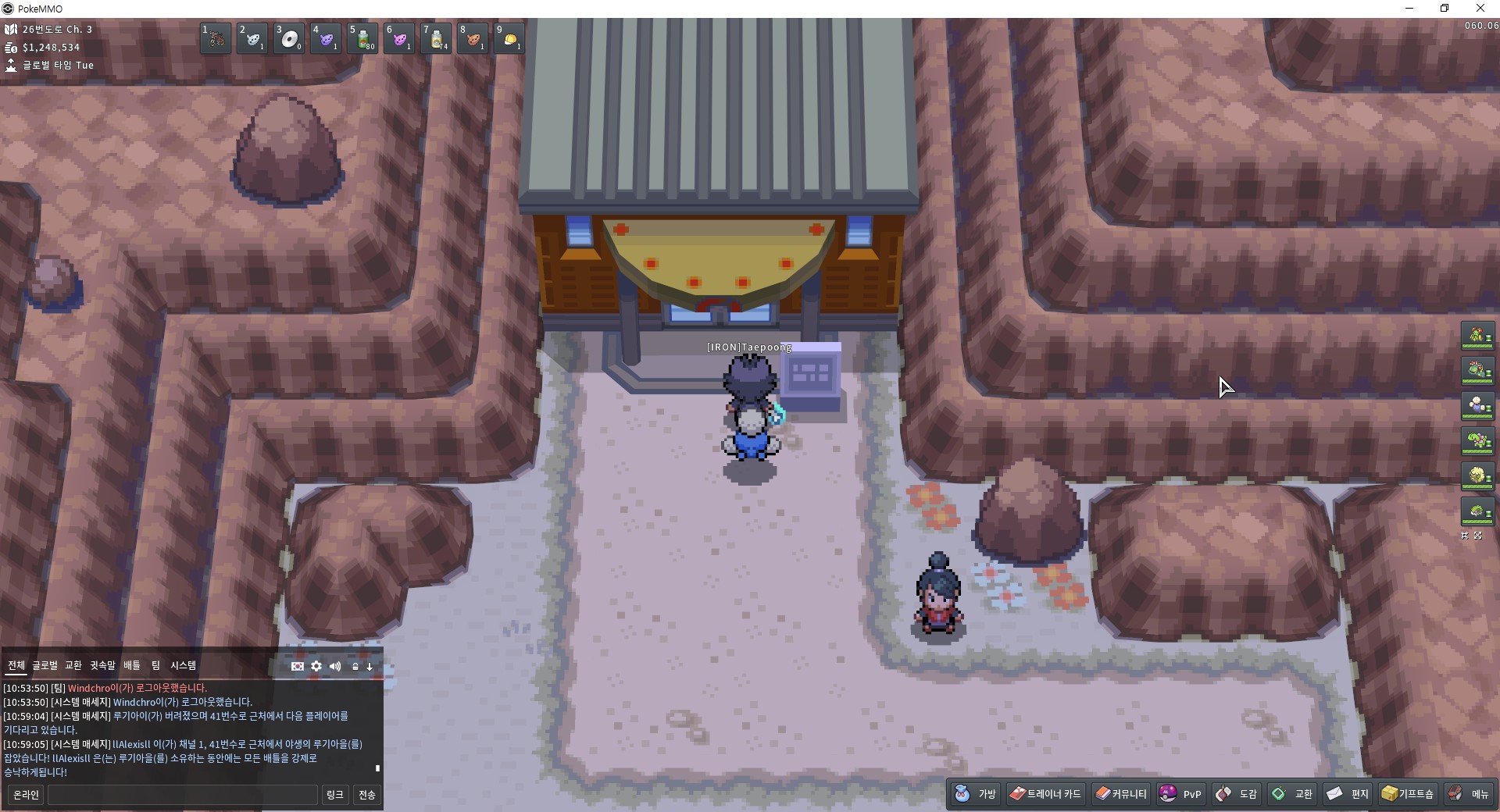The width and height of the screenshot is (1500, 812).
Task: Open the 편지 mail window
Action: click(1348, 794)
